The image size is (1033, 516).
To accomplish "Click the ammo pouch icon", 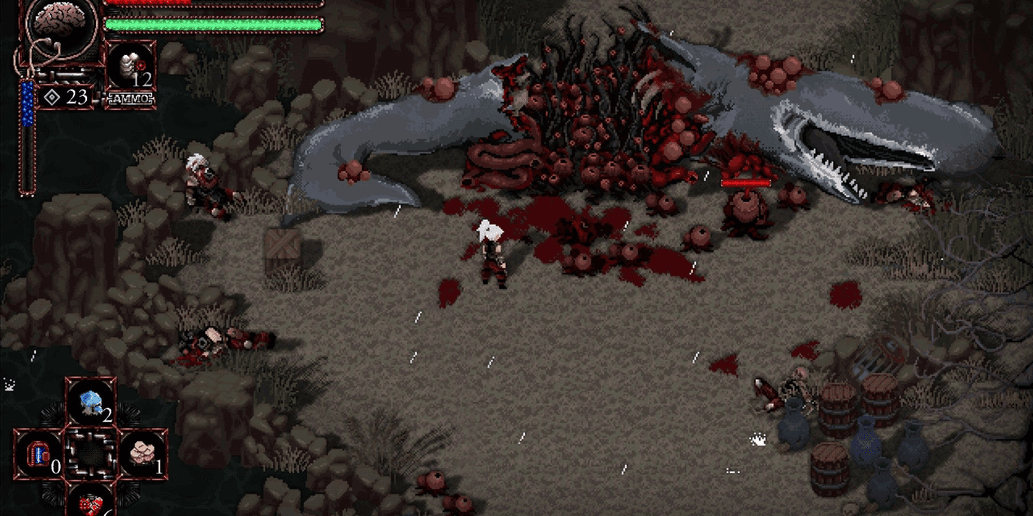I will tap(129, 68).
